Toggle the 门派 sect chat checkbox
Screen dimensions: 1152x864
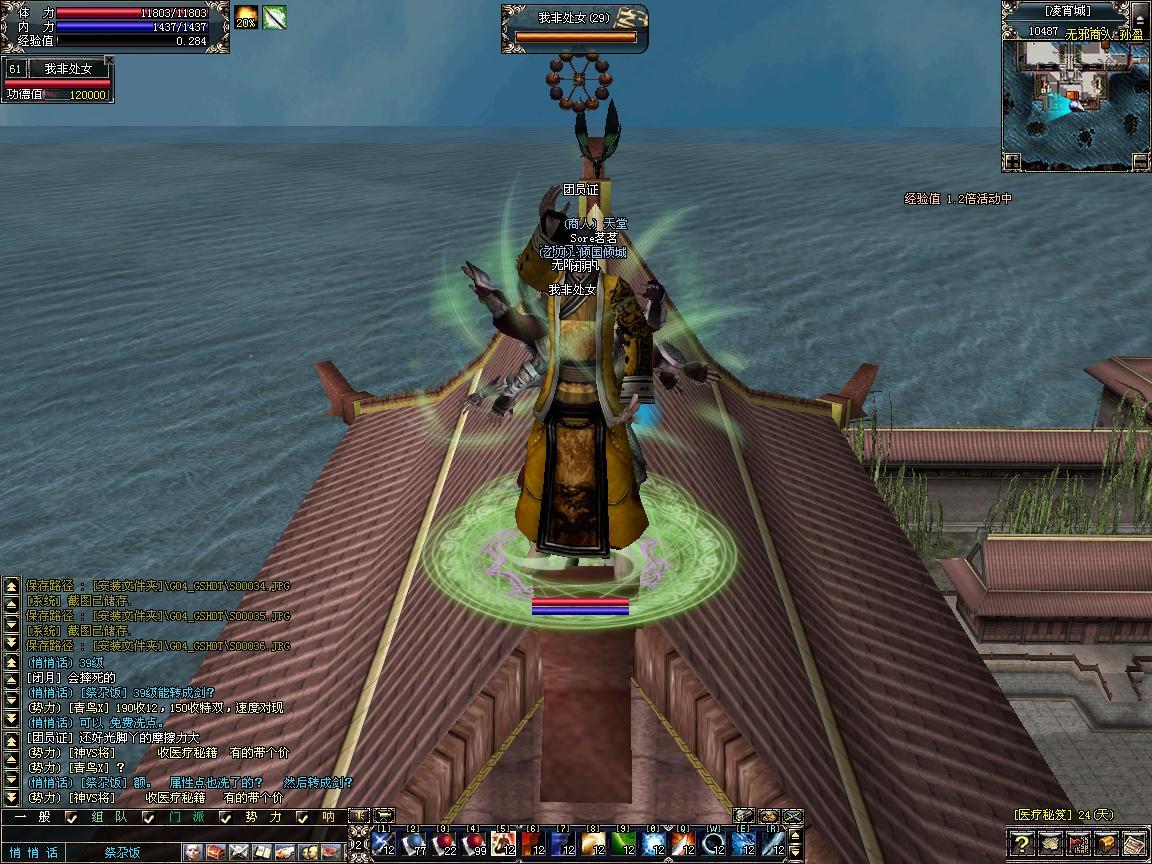coord(149,817)
